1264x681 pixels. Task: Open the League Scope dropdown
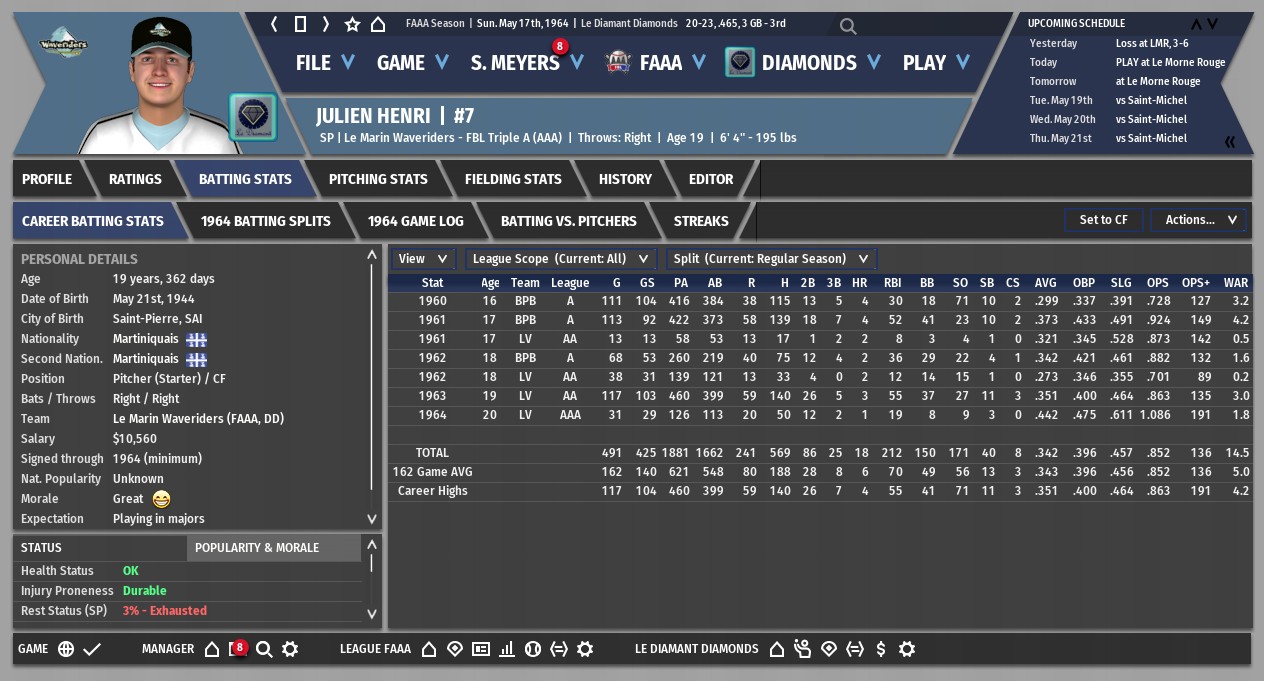(559, 259)
